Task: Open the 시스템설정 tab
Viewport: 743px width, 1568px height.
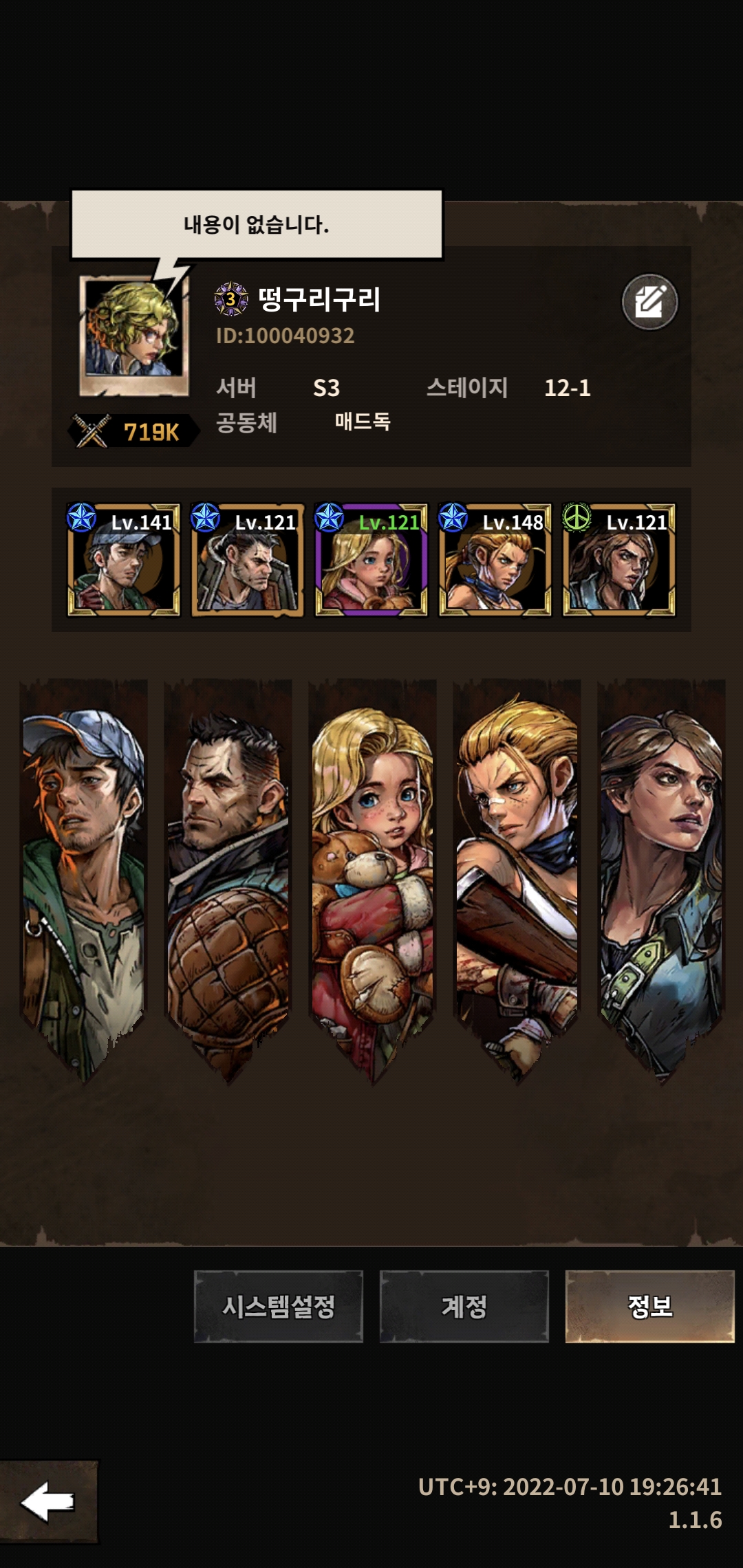Action: click(278, 1306)
